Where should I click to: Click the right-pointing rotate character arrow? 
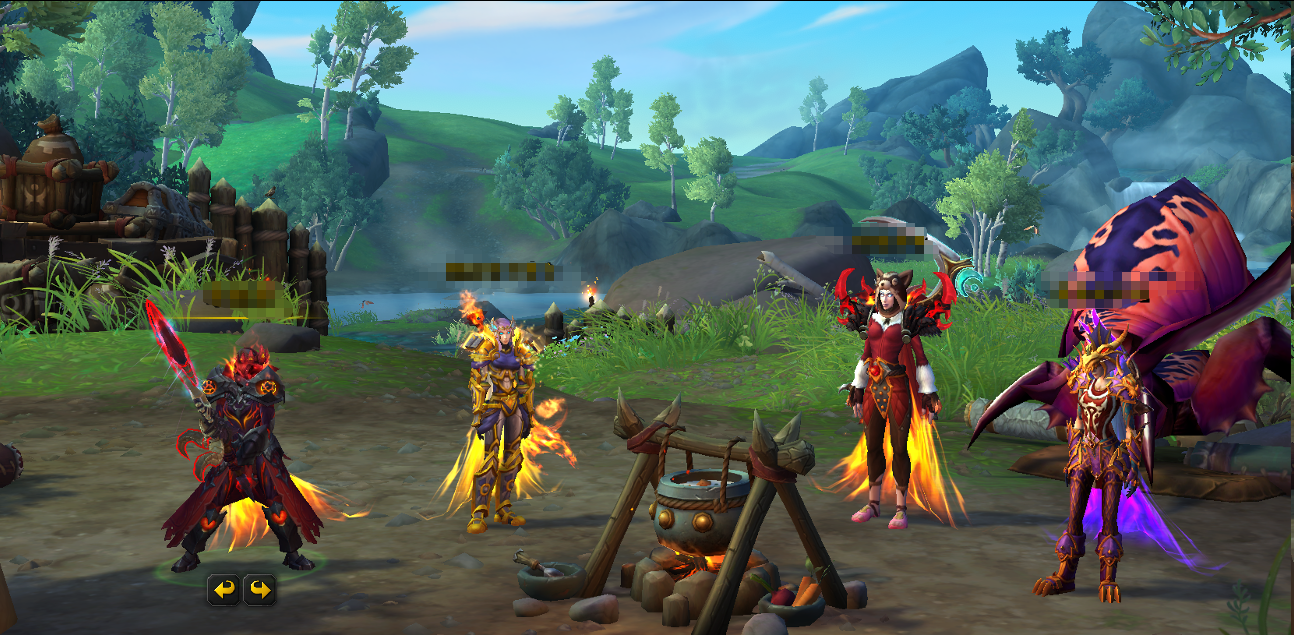(x=260, y=590)
